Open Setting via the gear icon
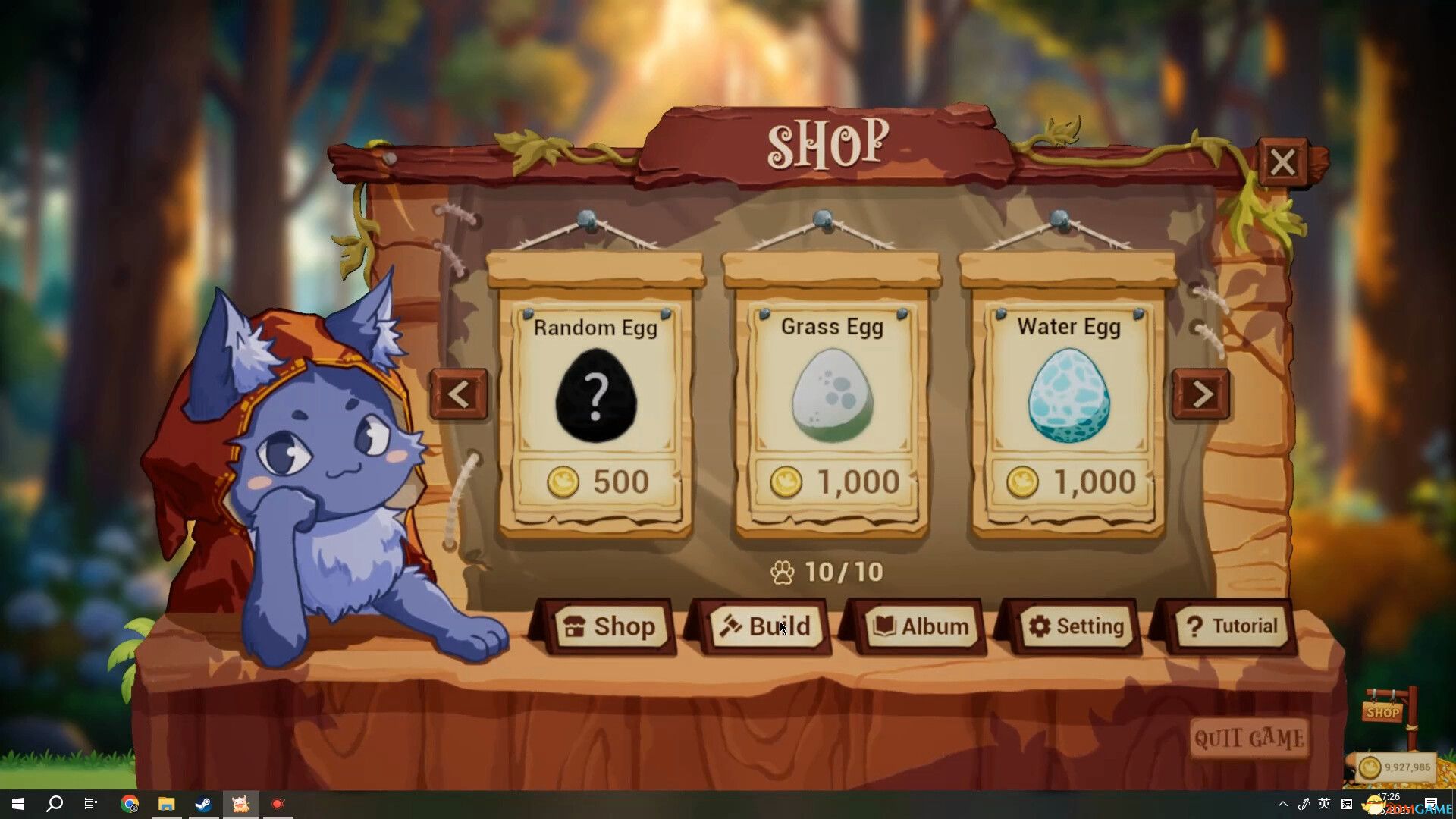 point(1040,627)
